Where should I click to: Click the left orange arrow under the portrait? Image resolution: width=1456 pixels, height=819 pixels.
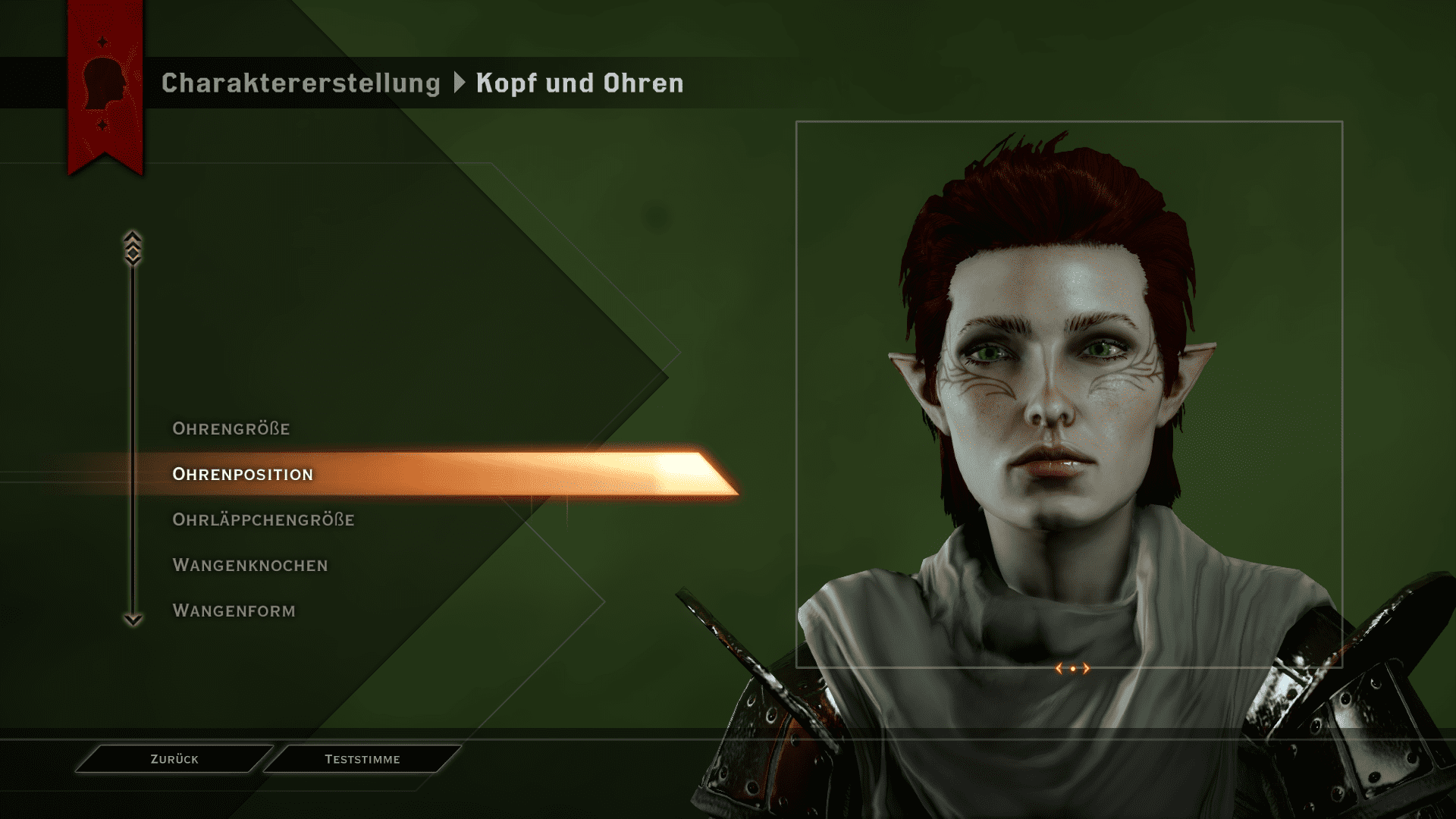click(1059, 668)
